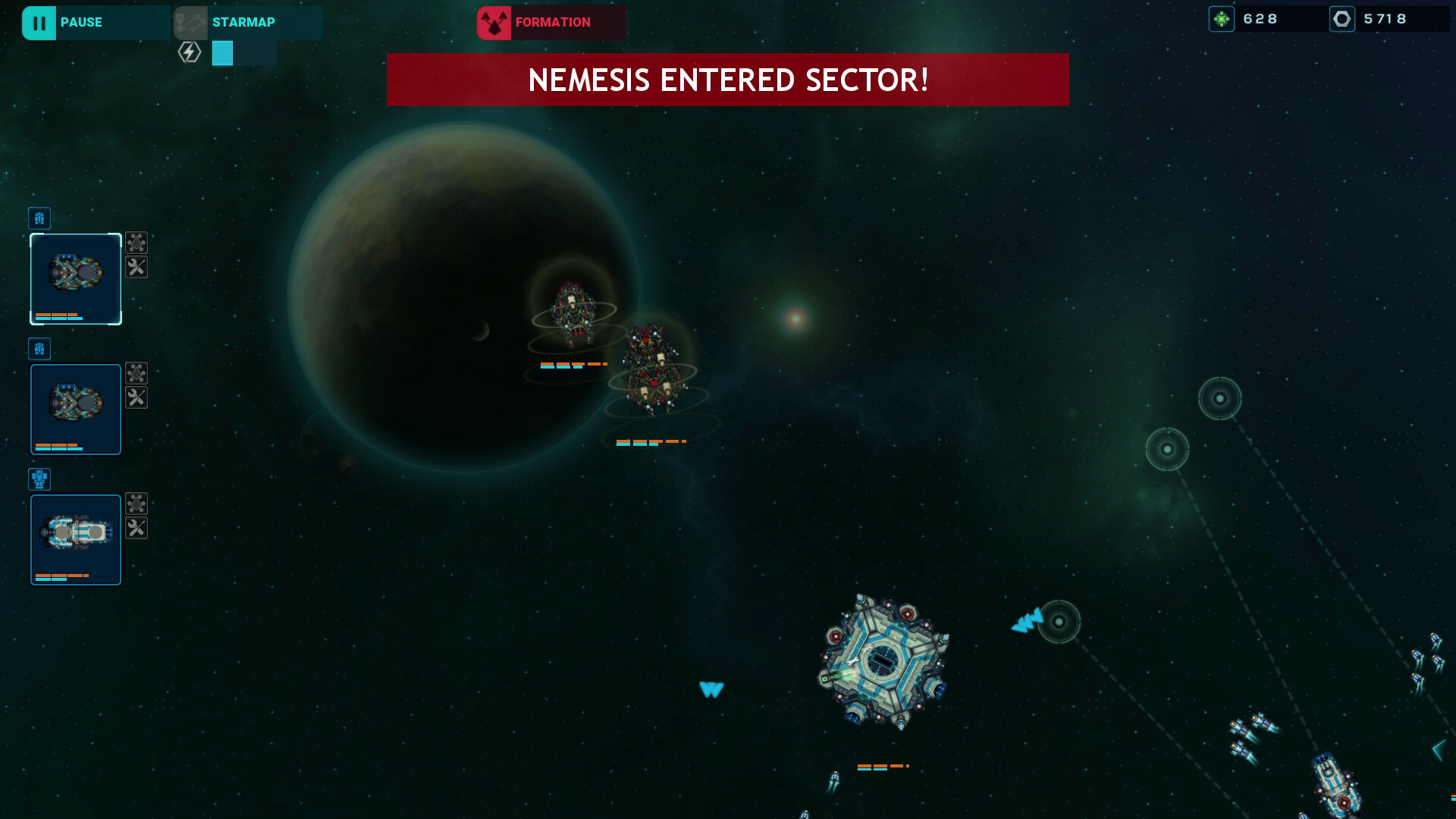
Task: Select the repair wrench icon for the third ship
Action: [136, 529]
